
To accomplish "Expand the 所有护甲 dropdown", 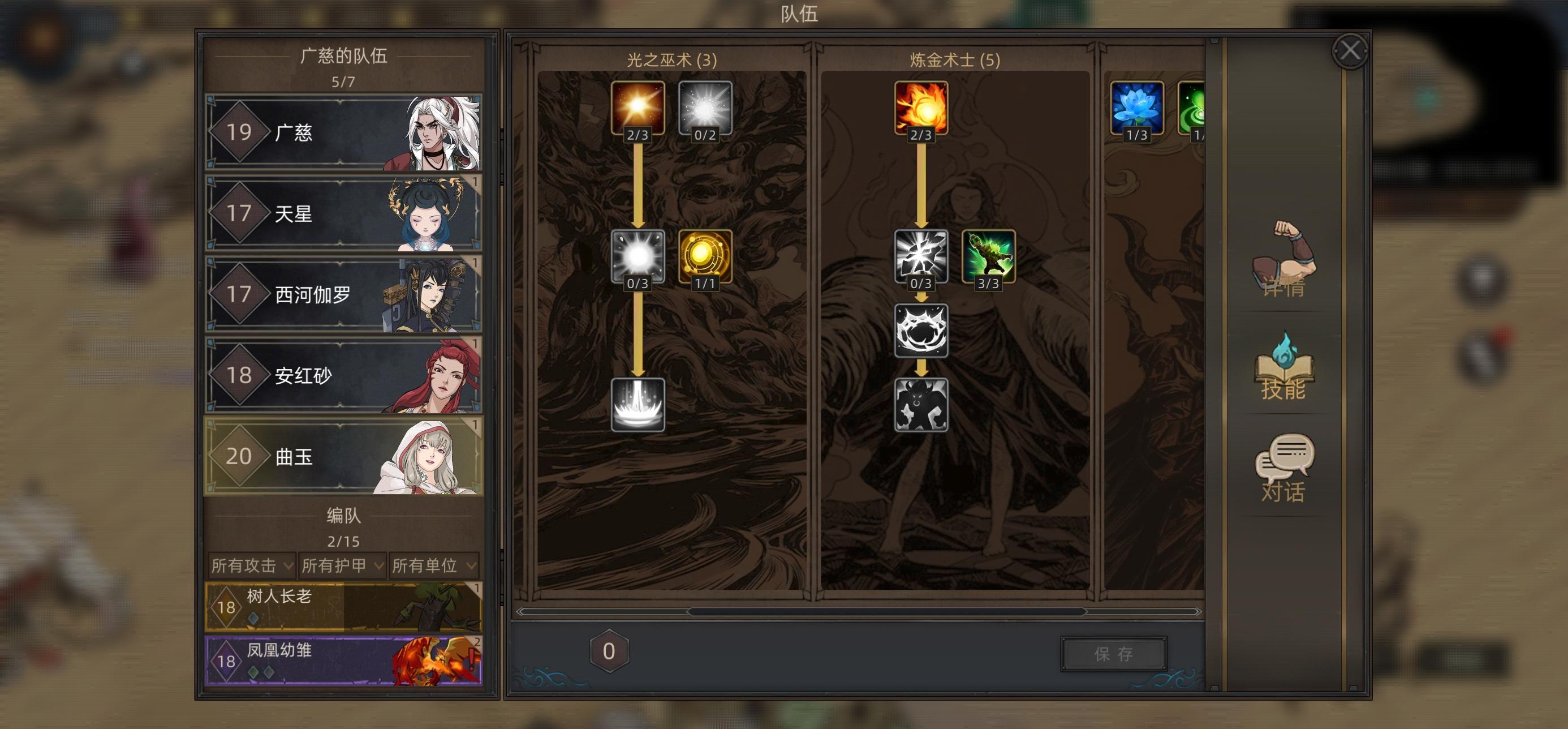I will pos(343,565).
